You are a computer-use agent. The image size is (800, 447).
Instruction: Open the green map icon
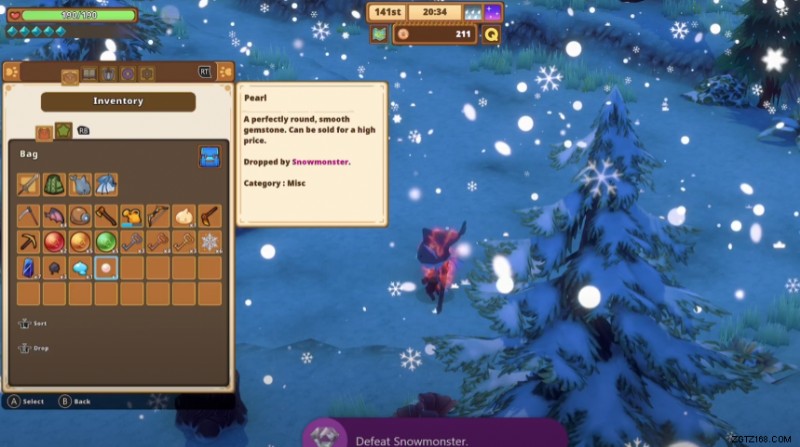tap(379, 35)
